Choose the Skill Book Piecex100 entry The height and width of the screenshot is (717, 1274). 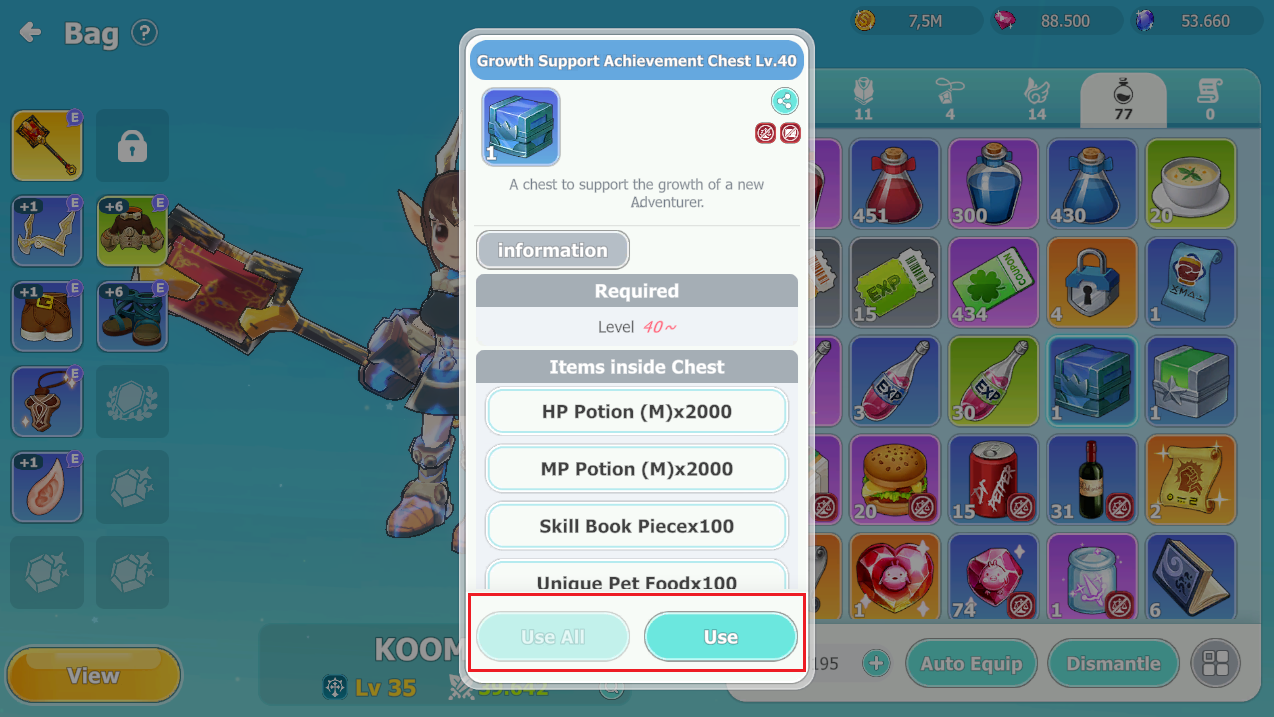click(x=637, y=526)
